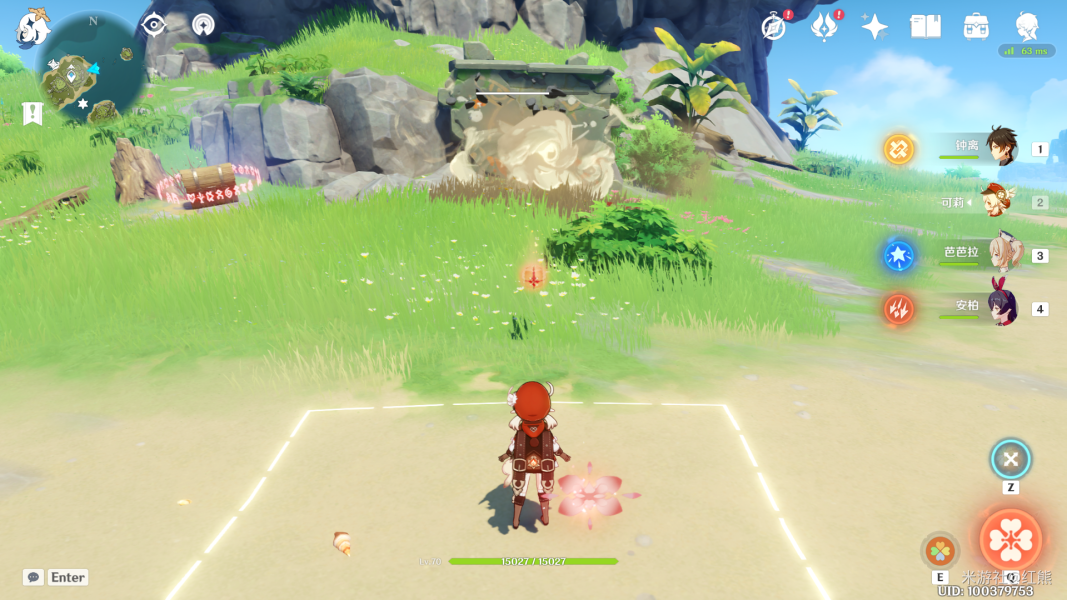Trigger 钟离's orange elemental burst icon
1067x600 pixels.
[898, 149]
